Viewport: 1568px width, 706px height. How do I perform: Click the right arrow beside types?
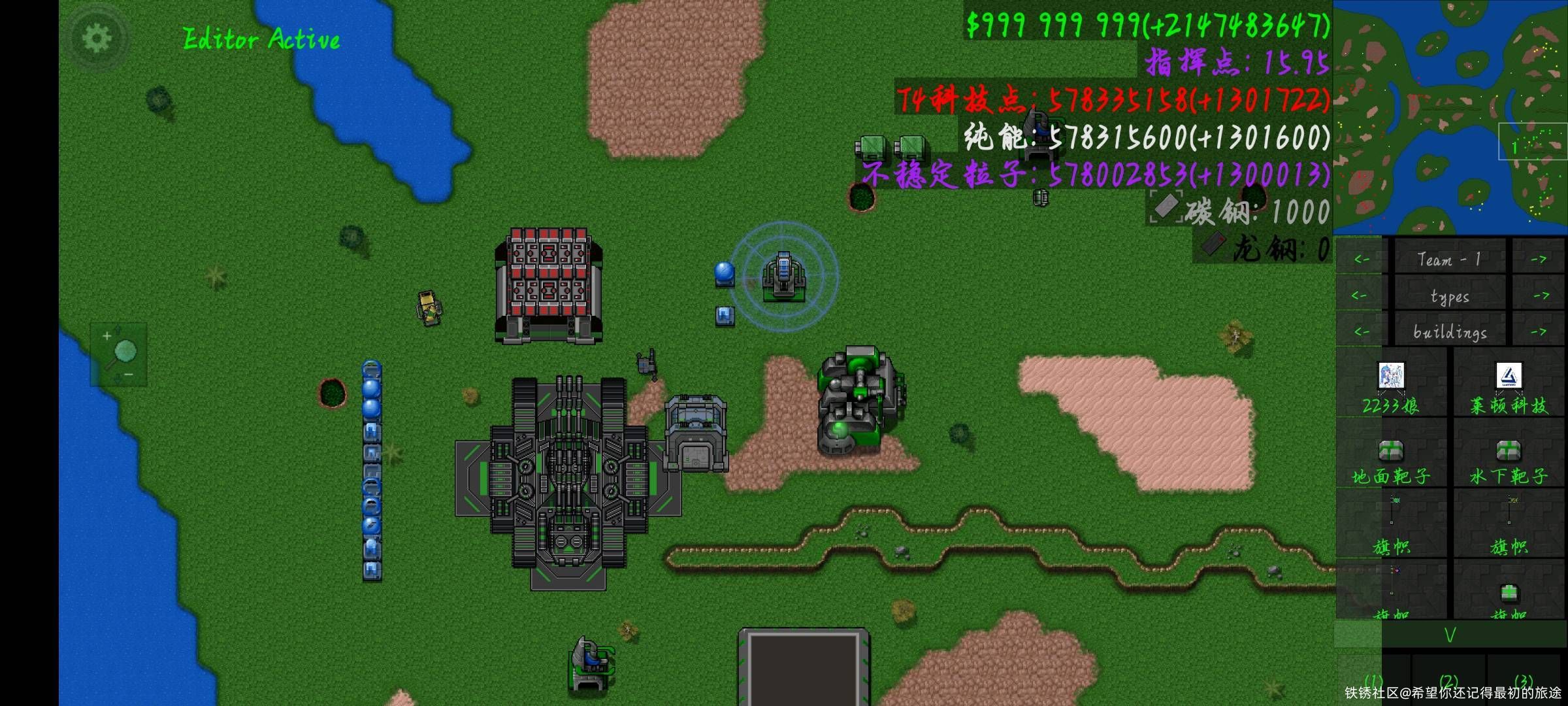pos(1539,295)
